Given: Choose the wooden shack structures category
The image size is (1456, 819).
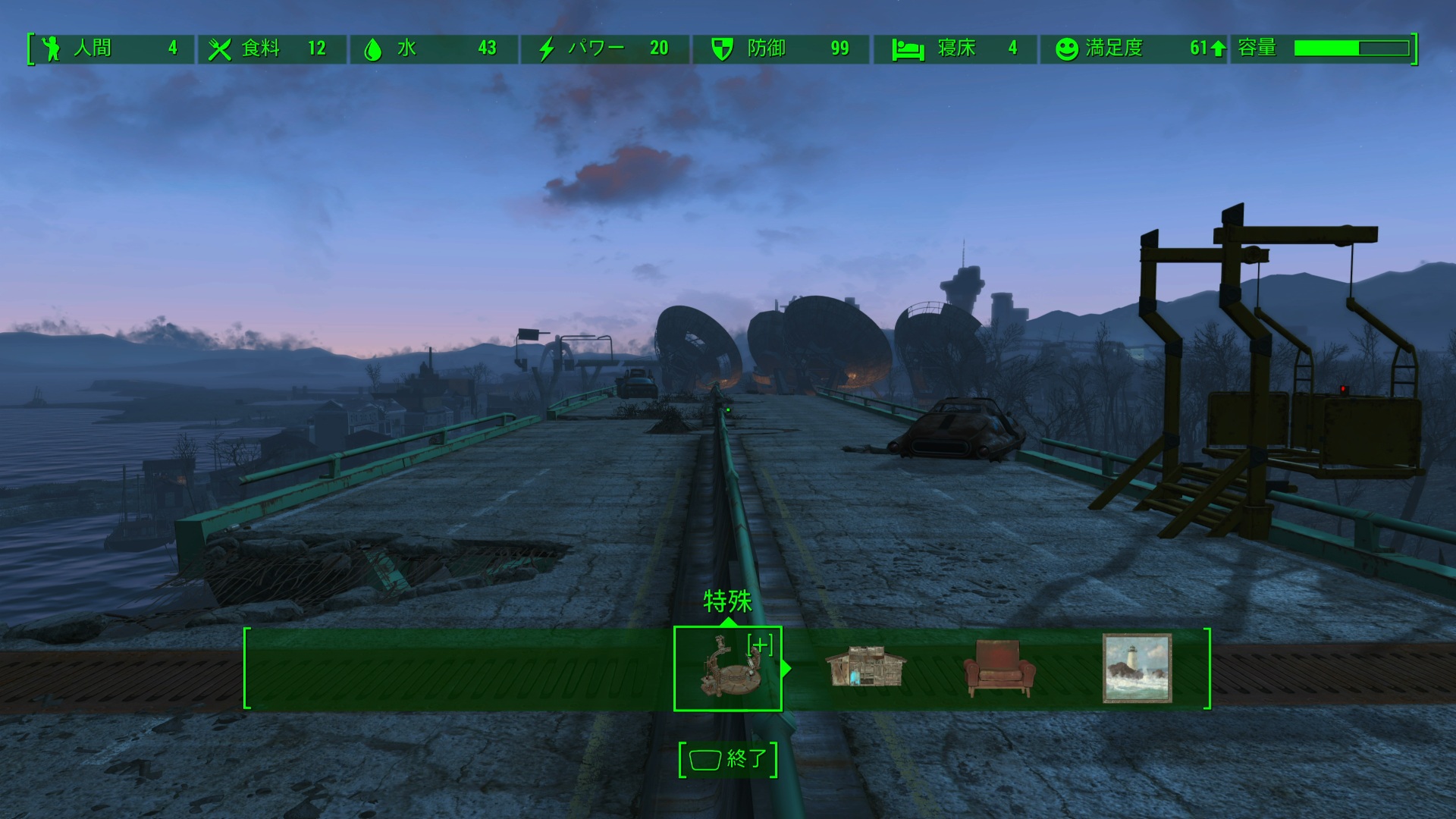Looking at the screenshot, I should [864, 667].
